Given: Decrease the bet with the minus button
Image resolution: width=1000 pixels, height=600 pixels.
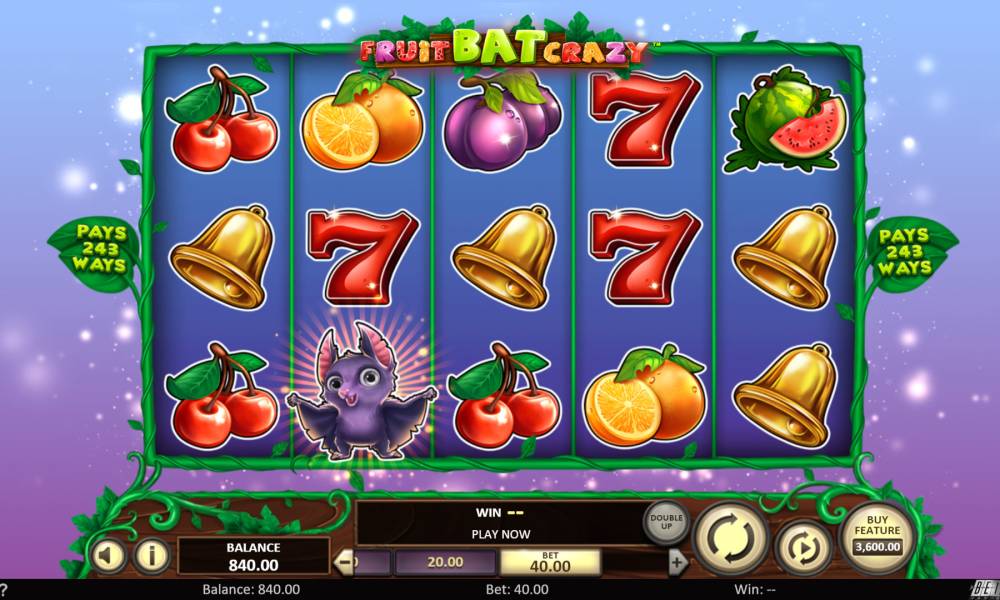Looking at the screenshot, I should pos(344,562).
